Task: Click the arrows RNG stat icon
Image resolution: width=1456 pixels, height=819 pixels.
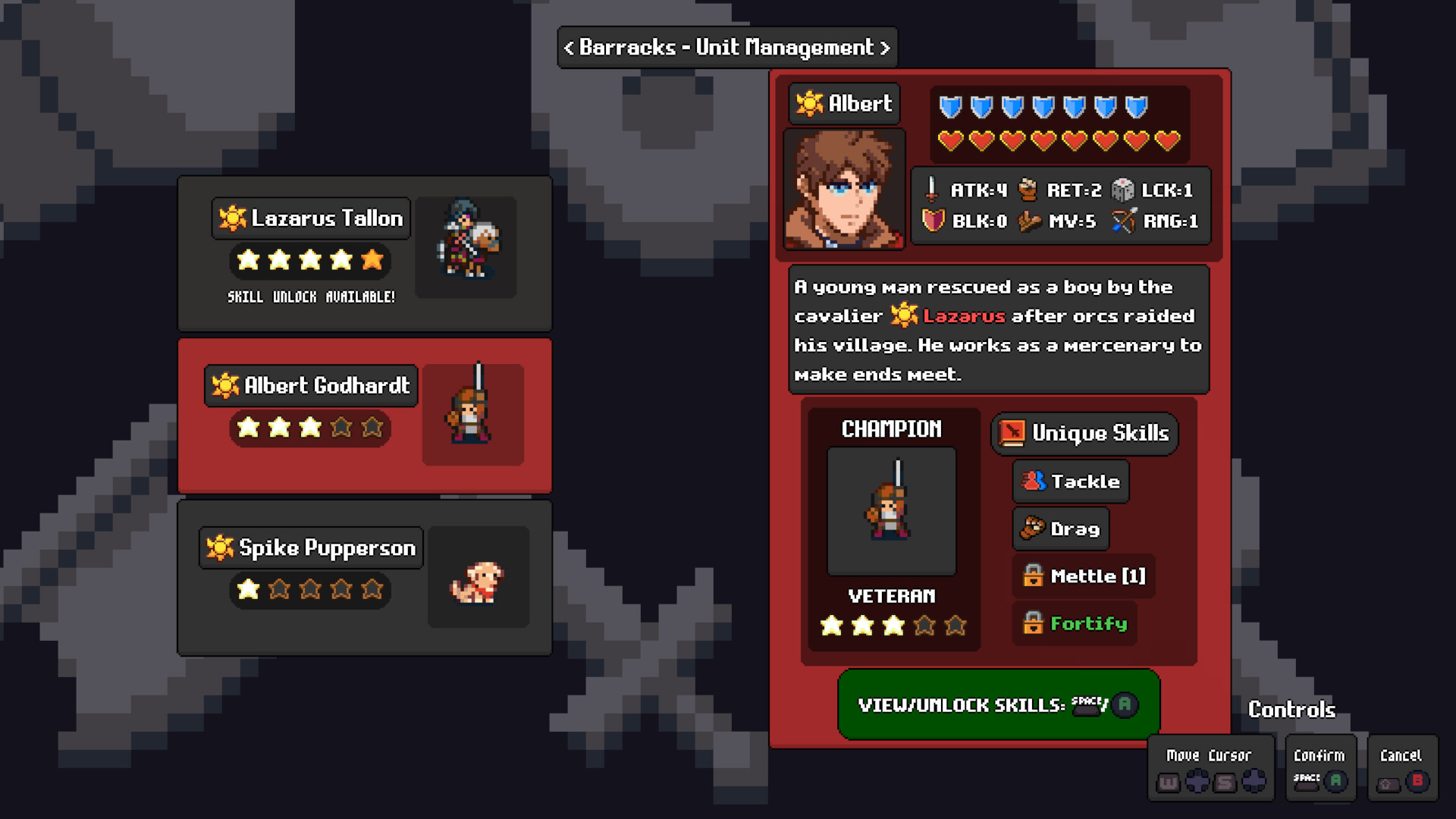Action: [x=1124, y=221]
